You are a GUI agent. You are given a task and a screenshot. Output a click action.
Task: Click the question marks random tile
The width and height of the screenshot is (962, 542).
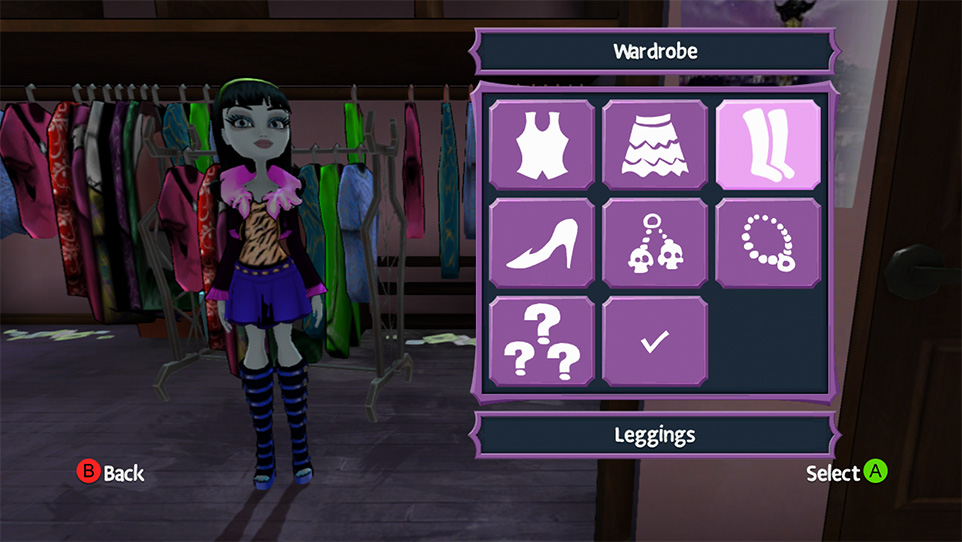[543, 341]
